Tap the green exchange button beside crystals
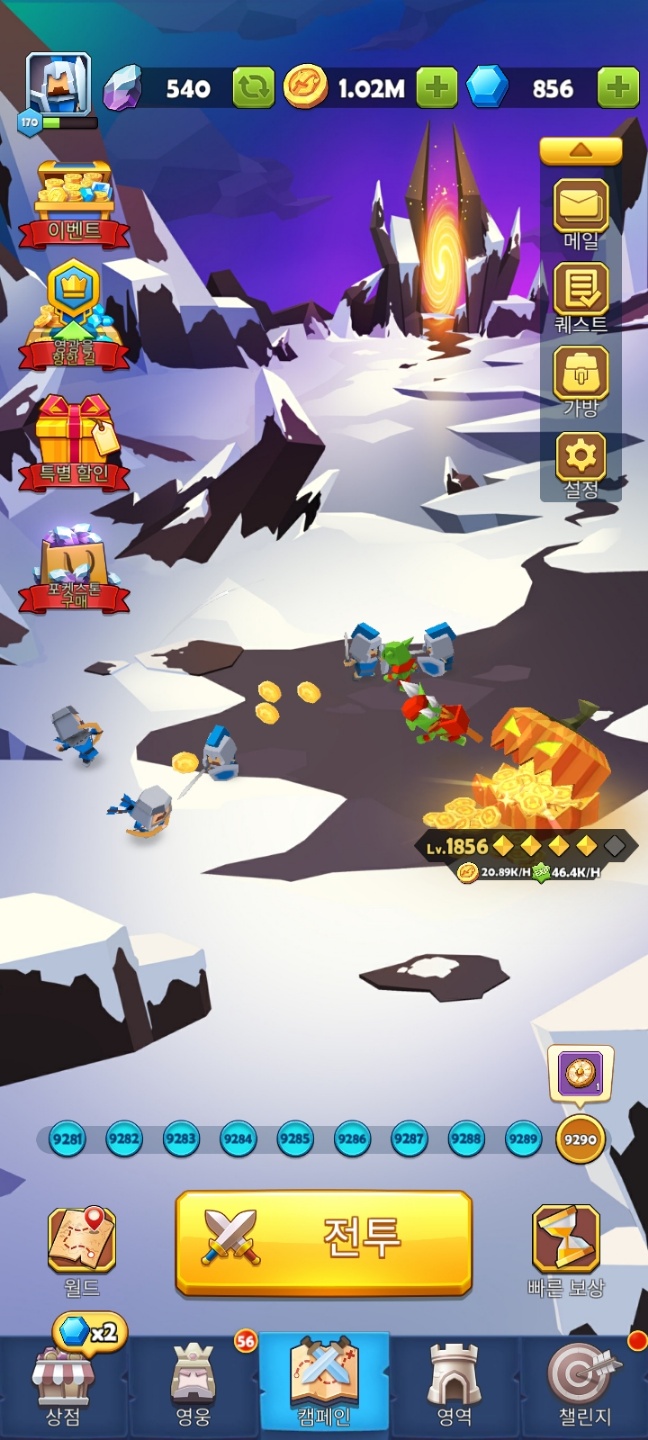The image size is (648, 1440). (x=254, y=88)
